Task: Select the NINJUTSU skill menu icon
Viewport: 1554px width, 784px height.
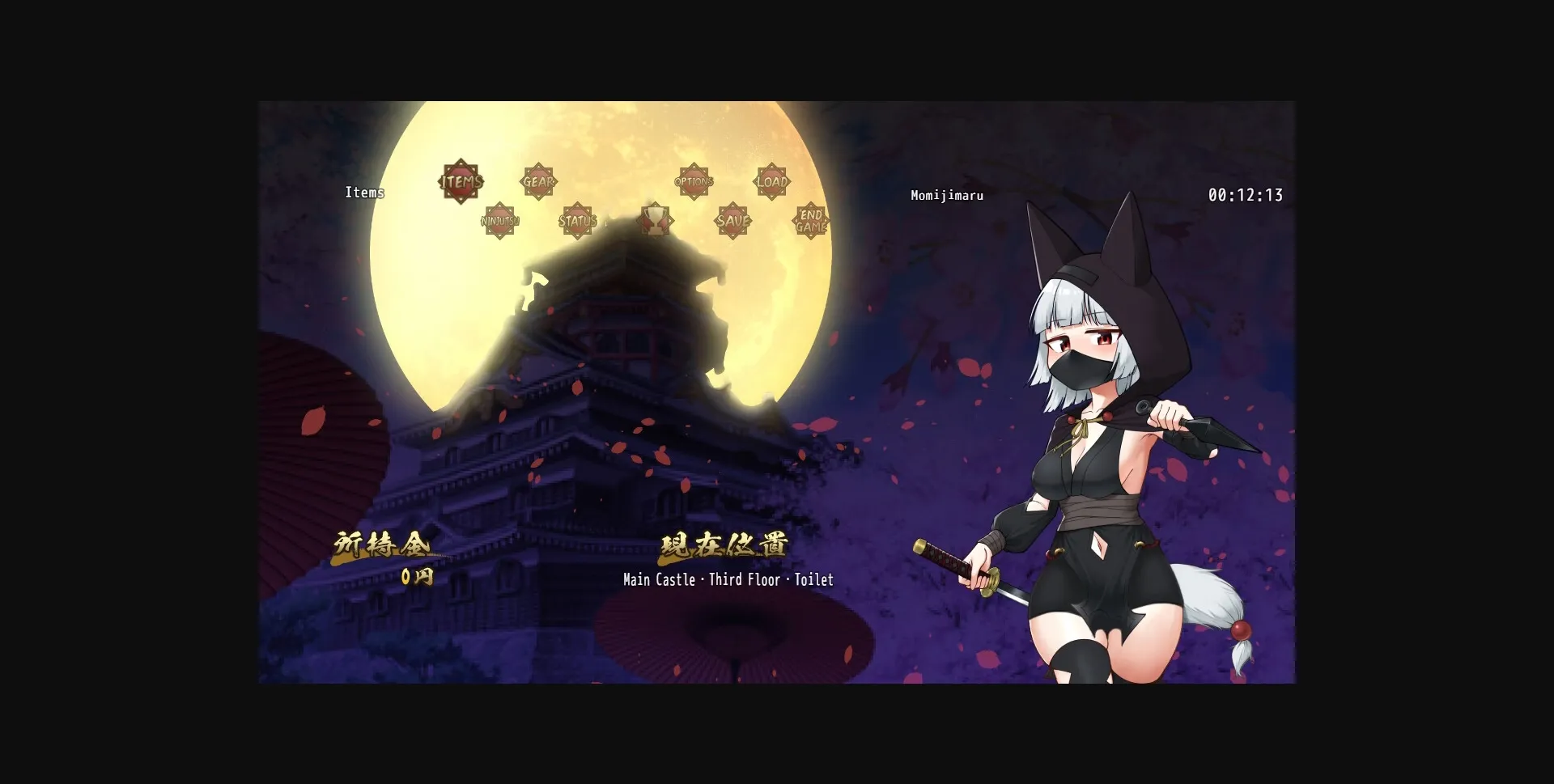Action: (499, 220)
